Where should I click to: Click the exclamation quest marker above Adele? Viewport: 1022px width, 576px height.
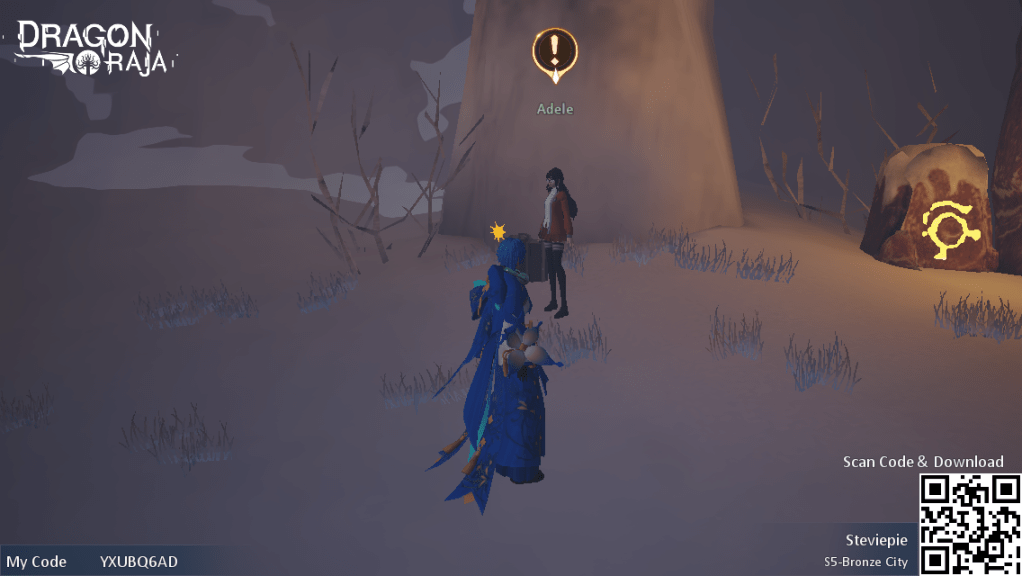tap(555, 52)
